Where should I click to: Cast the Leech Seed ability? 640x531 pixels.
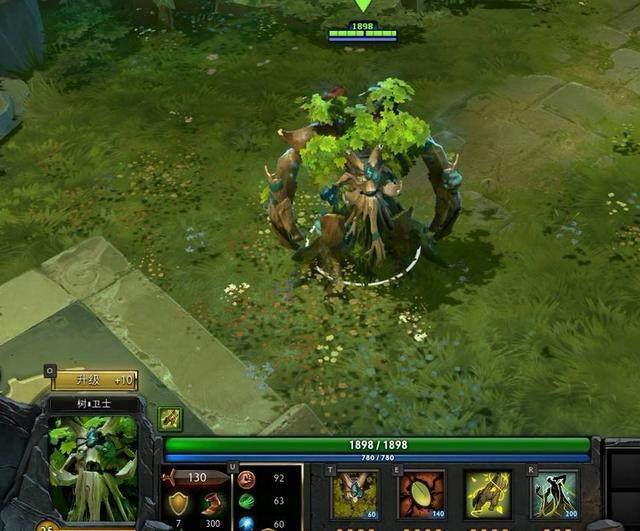pos(421,494)
